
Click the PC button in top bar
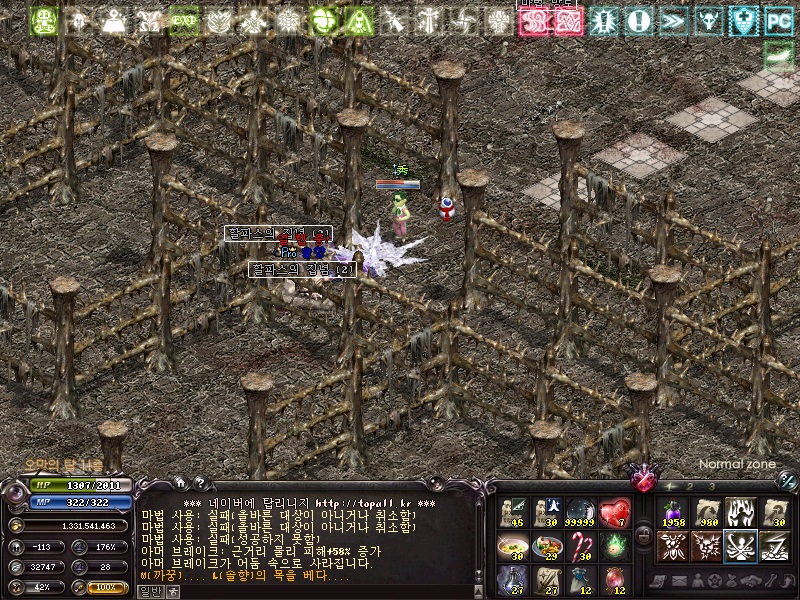pyautogui.click(x=778, y=20)
